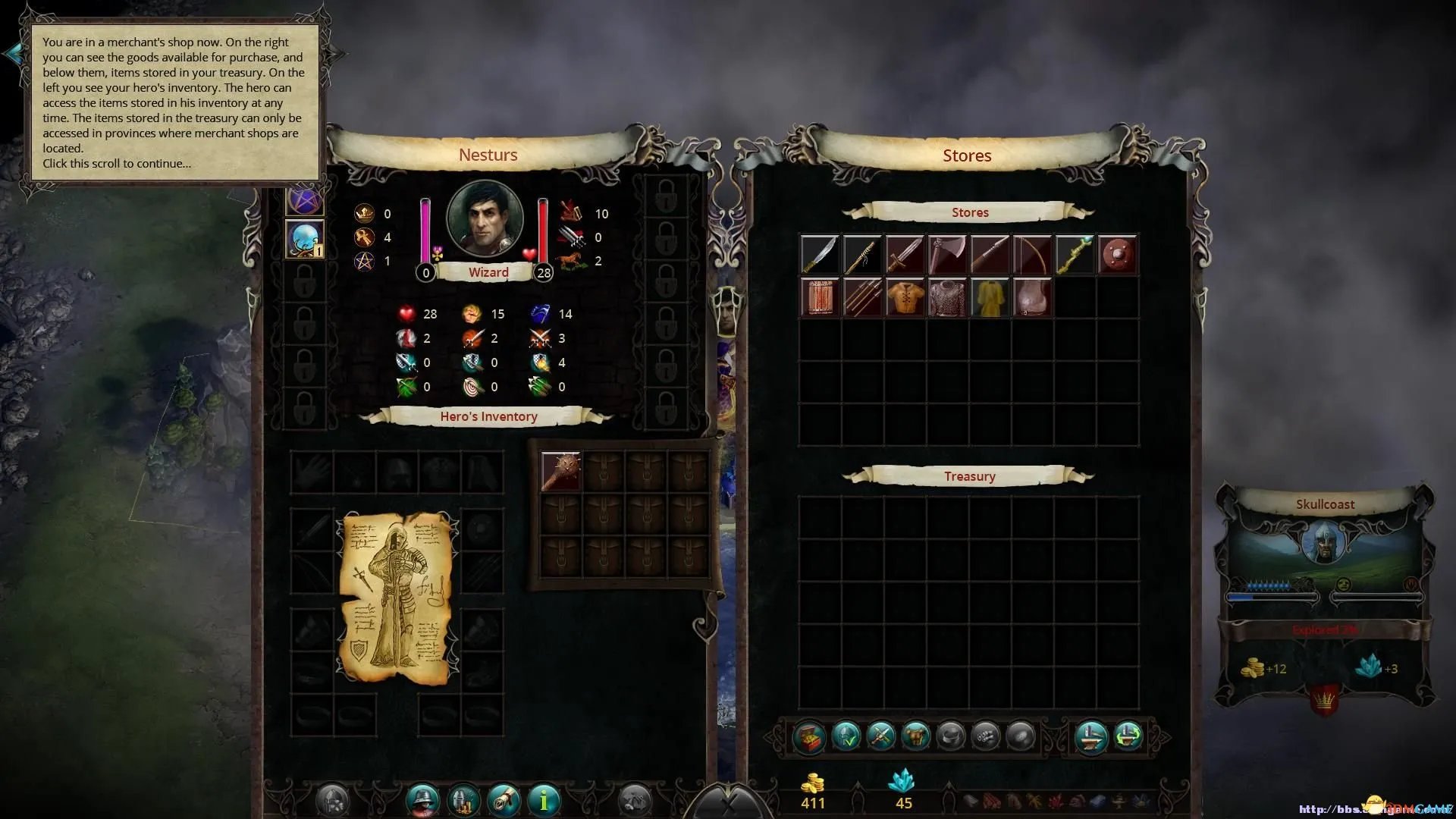Screen dimensions: 1456x819
Task: Choose the battle axe in Stores
Action: [947, 255]
